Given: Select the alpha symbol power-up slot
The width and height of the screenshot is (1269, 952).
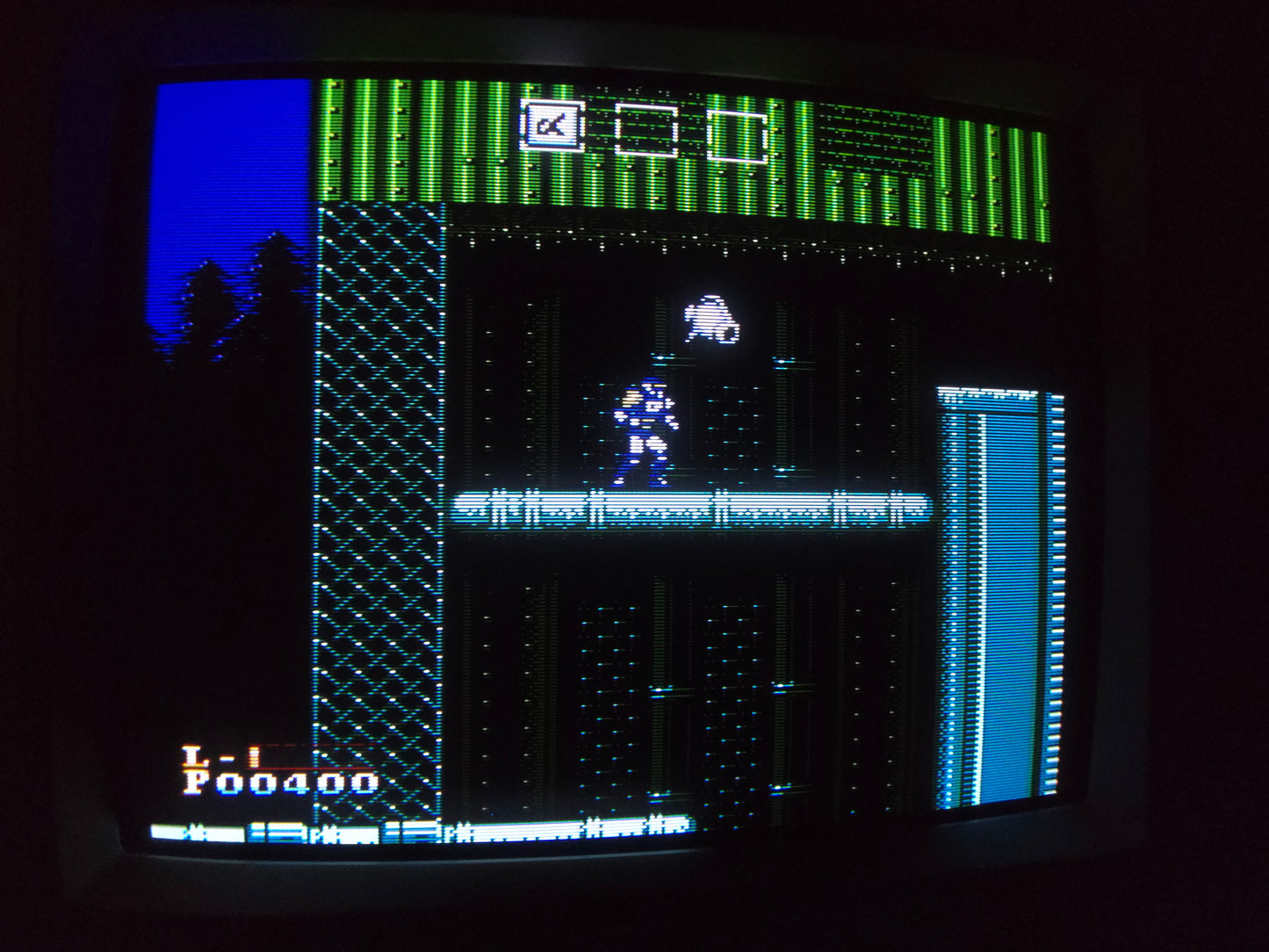Looking at the screenshot, I should coord(552,126).
